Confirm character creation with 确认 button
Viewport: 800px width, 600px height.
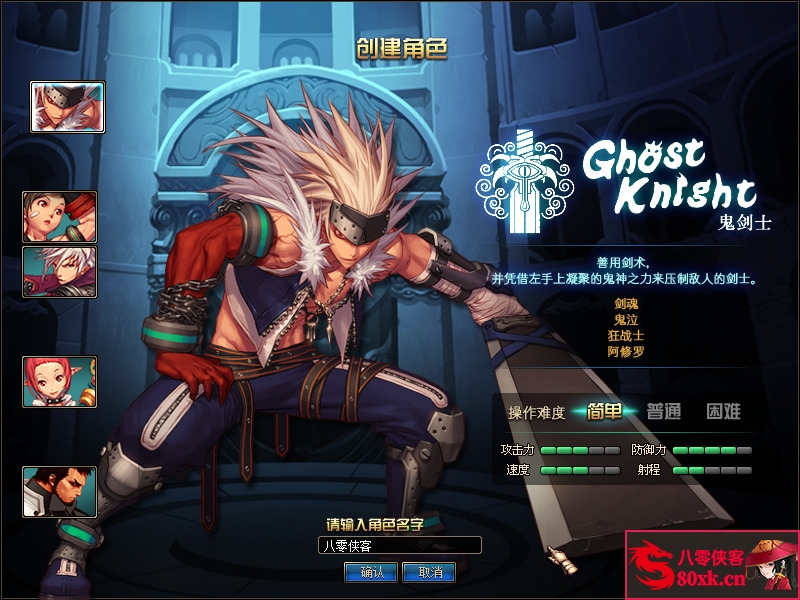(371, 572)
